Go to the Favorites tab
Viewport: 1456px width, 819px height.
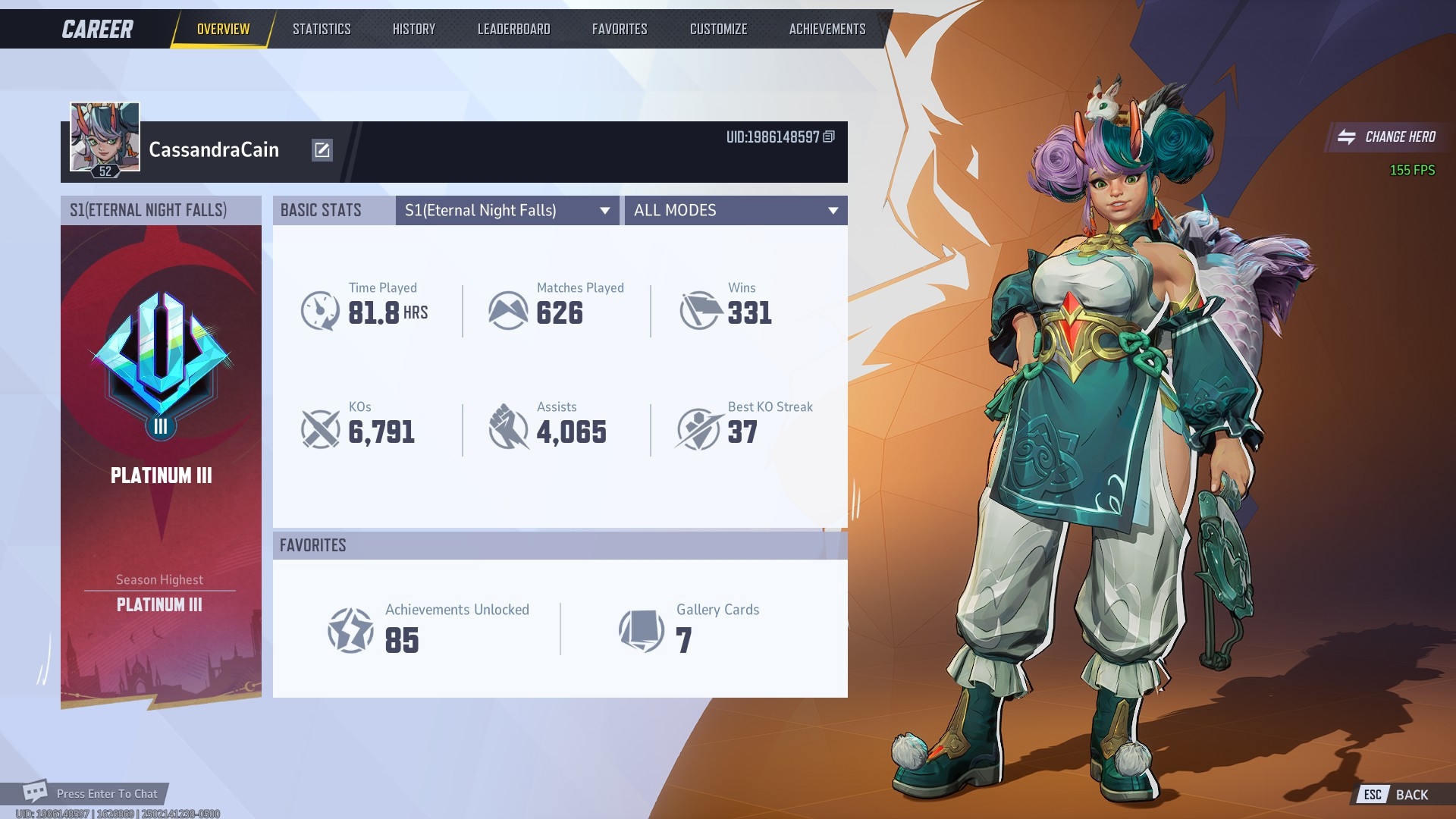point(620,29)
